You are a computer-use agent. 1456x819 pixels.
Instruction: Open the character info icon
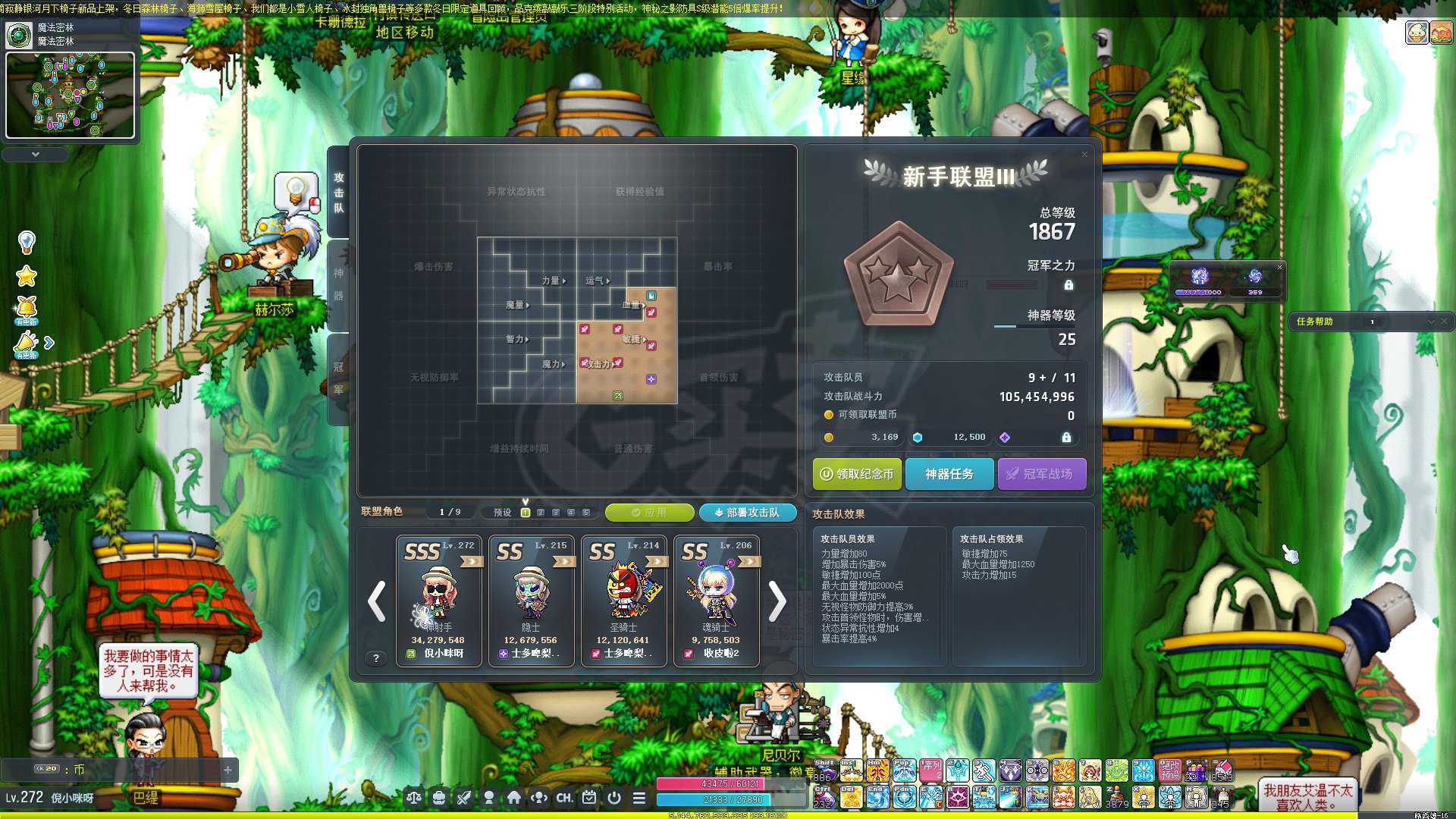click(x=490, y=798)
